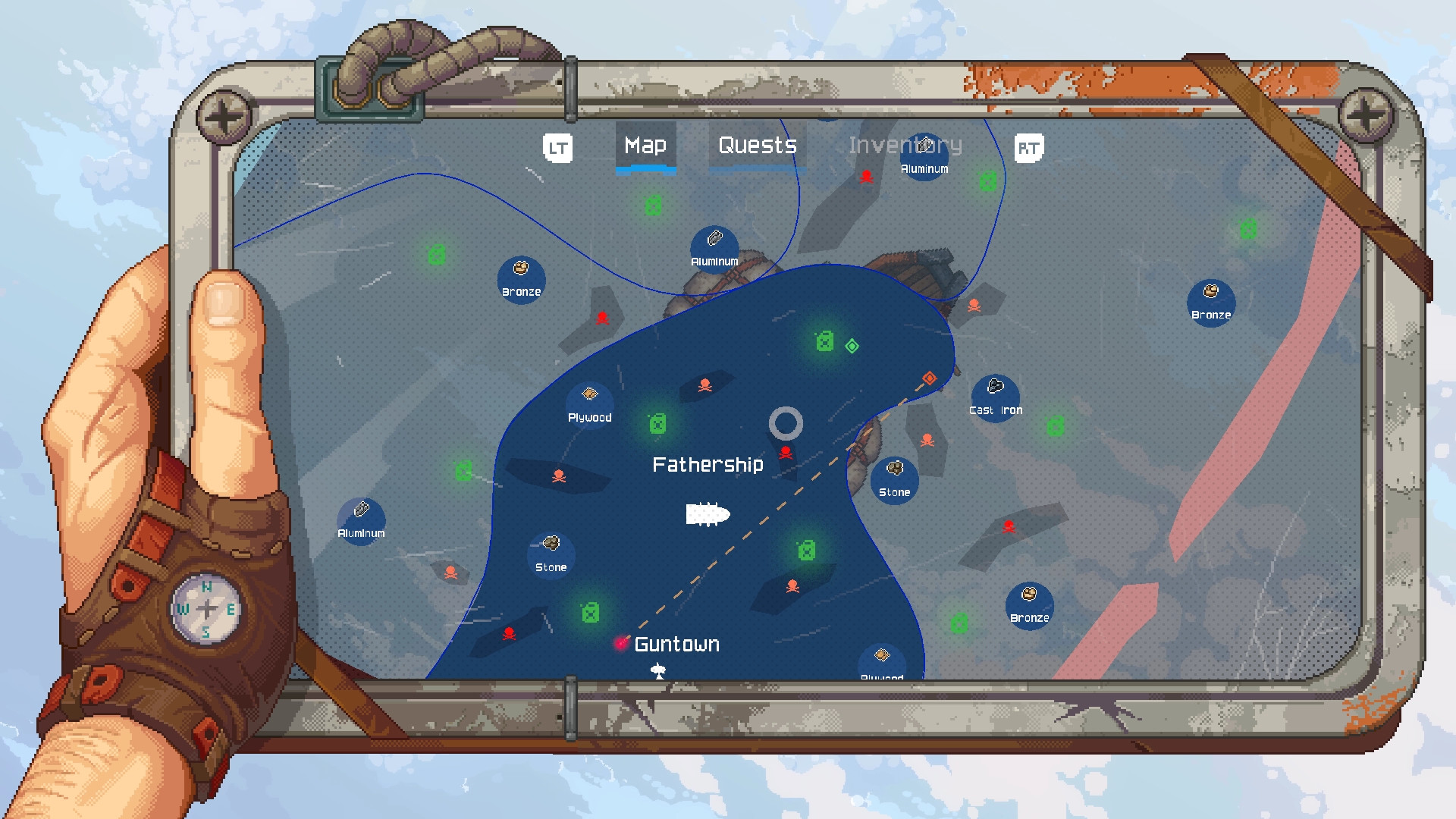Viewport: 1456px width, 819px height.
Task: Click the Fathership location label
Action: [708, 464]
